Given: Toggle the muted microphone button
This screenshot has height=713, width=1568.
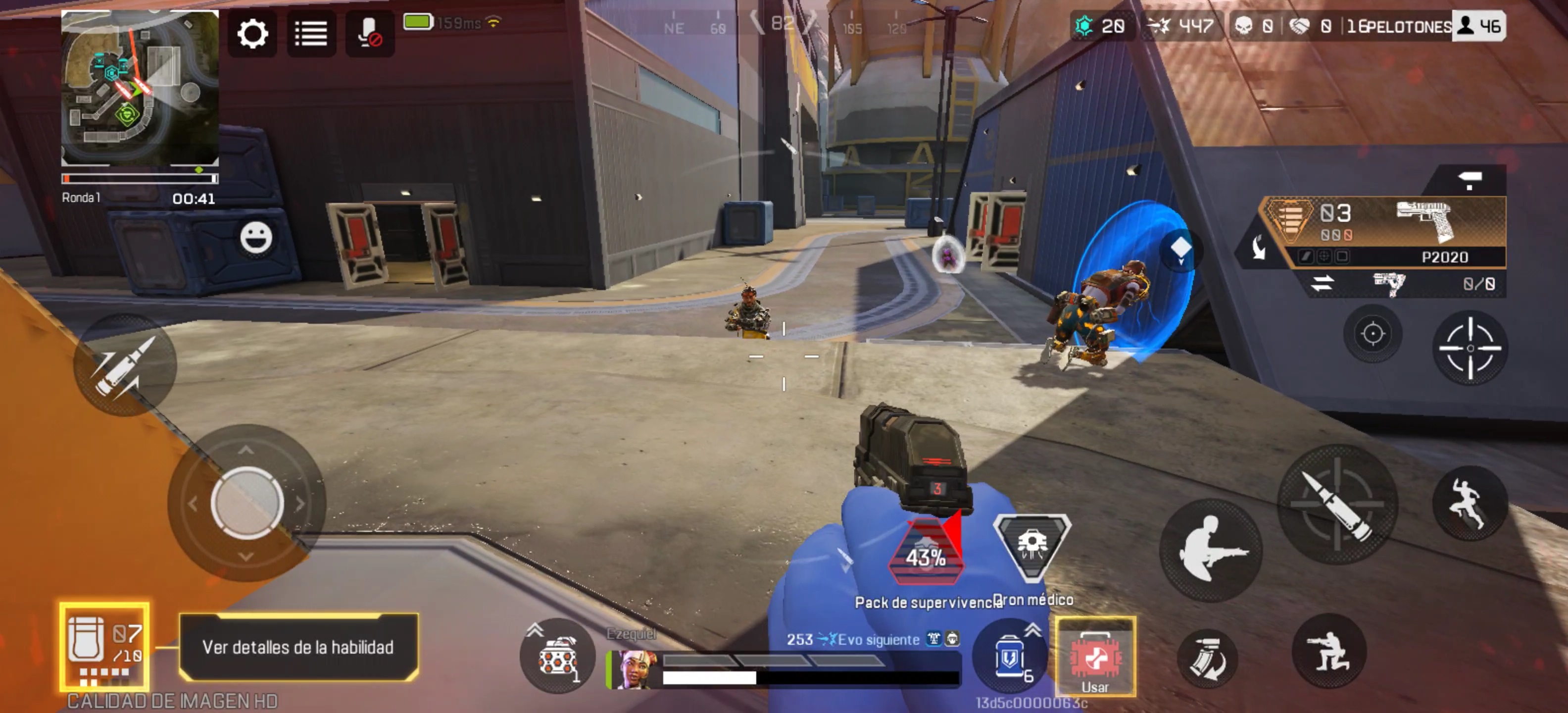Looking at the screenshot, I should [369, 34].
